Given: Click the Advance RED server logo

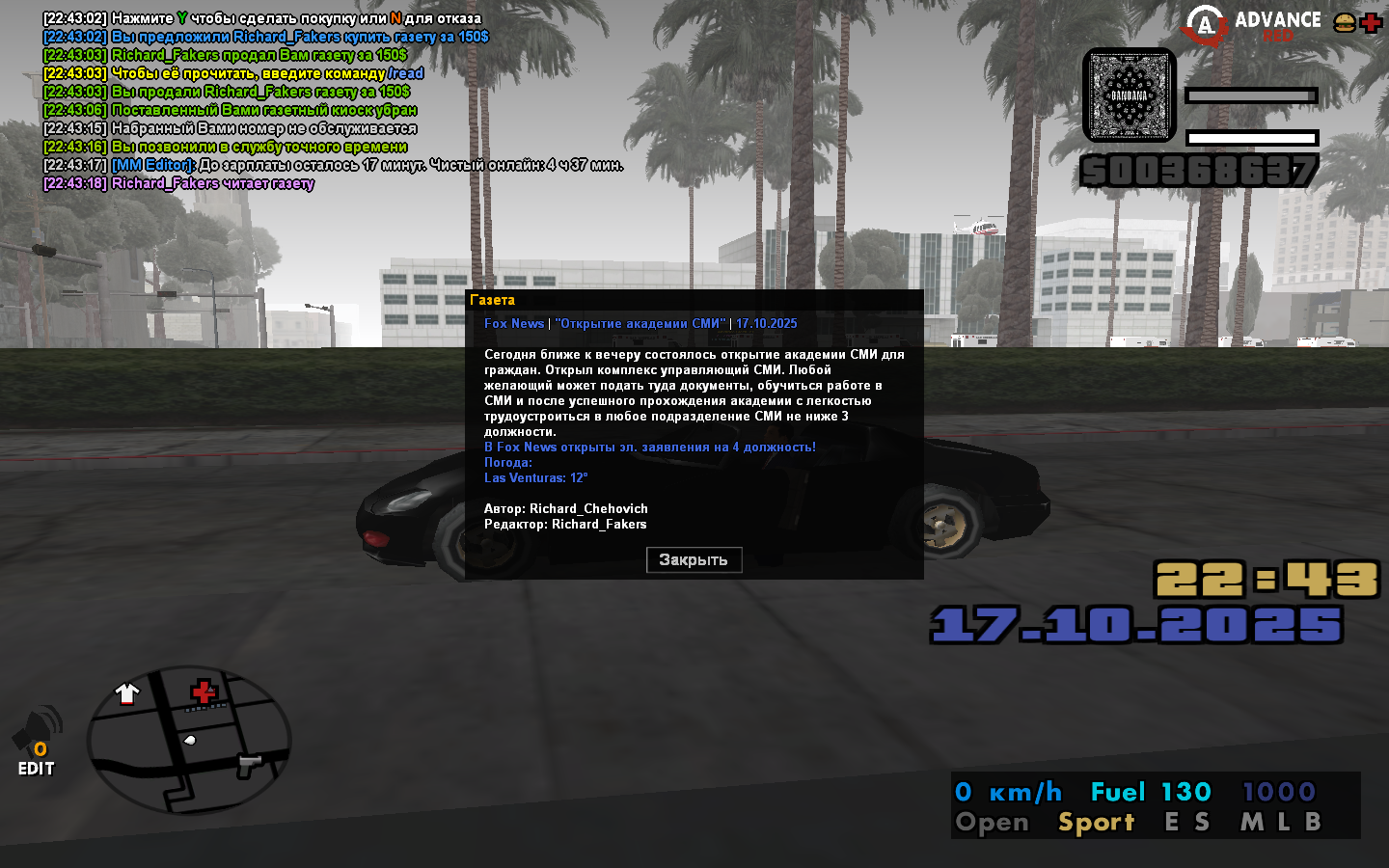Looking at the screenshot, I should point(1253,25).
